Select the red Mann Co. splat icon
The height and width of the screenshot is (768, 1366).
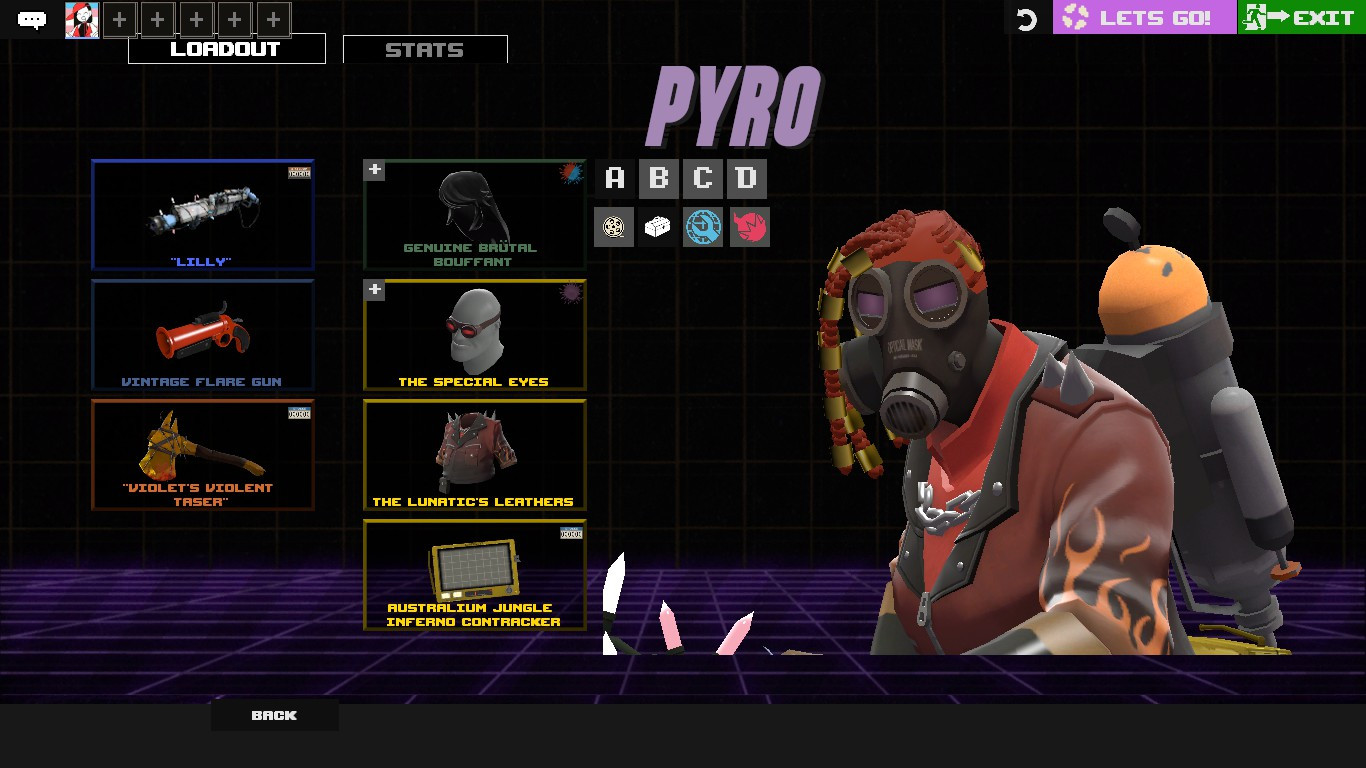click(x=749, y=226)
